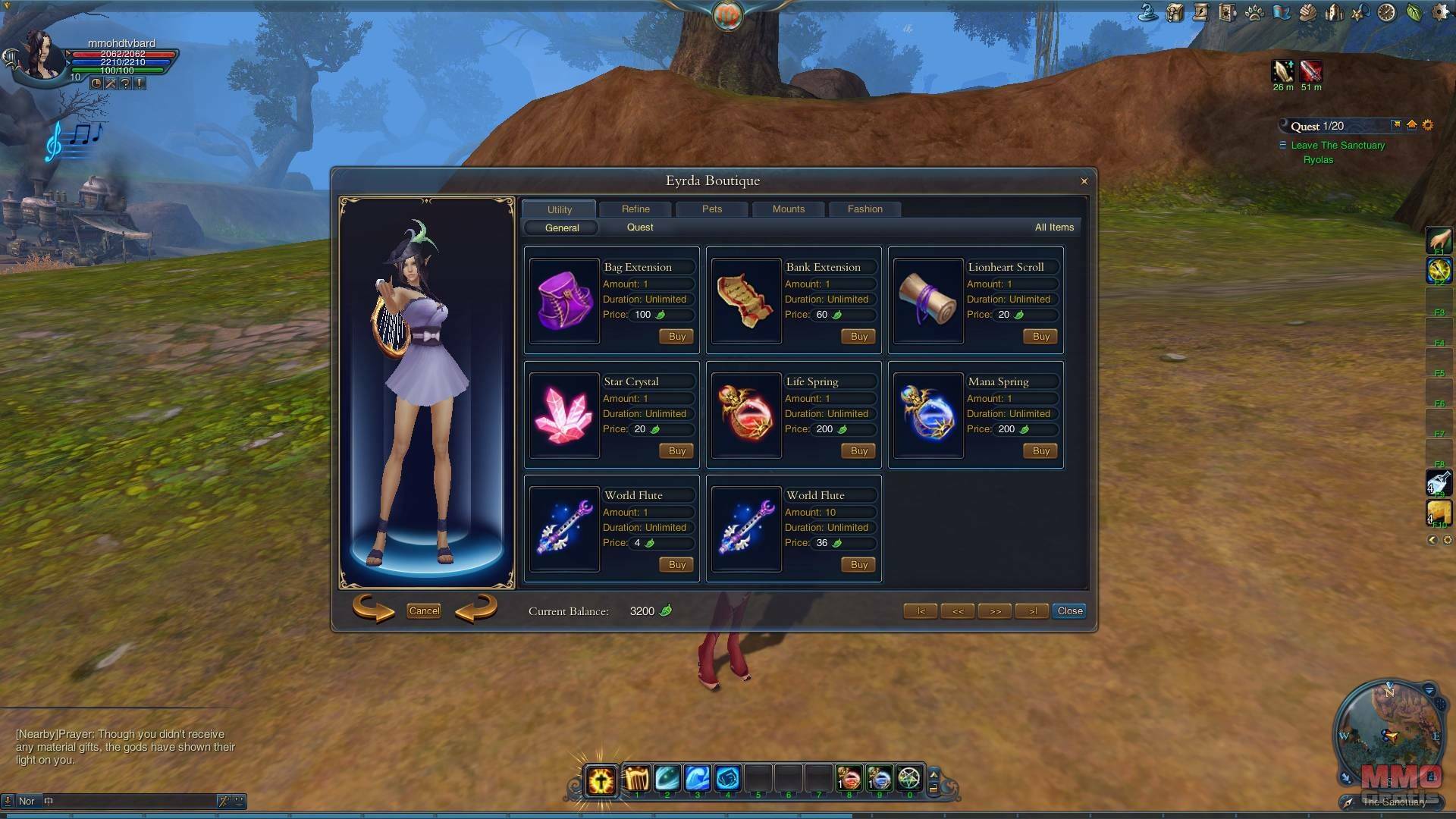Close the Eyrda Boutique with Close button
Viewport: 1456px width, 819px height.
(x=1069, y=610)
